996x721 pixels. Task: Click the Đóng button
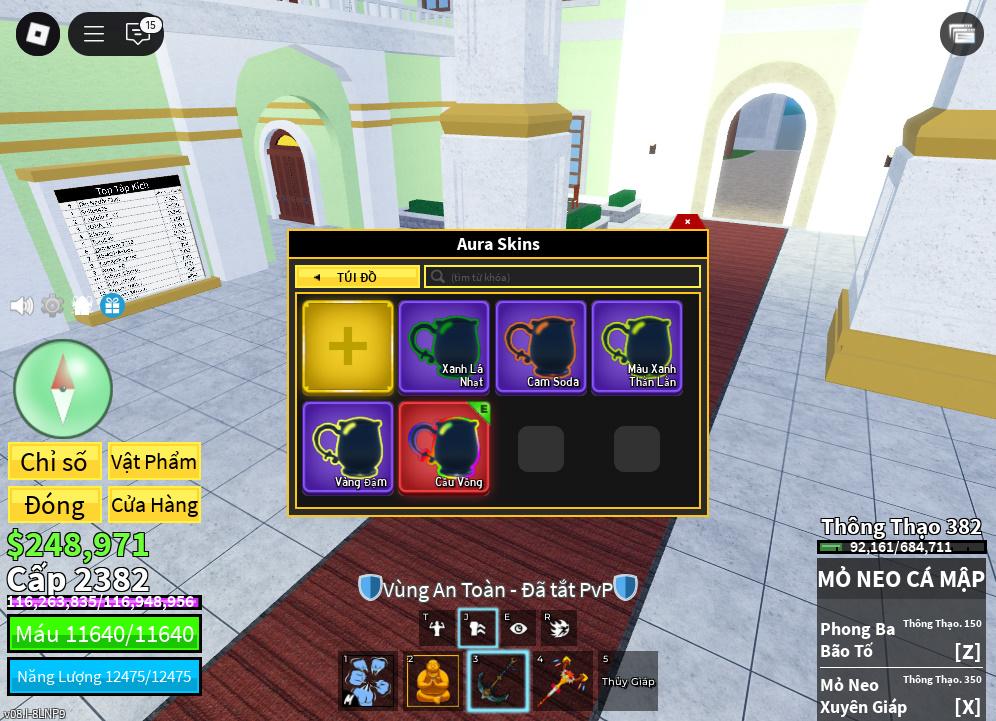55,505
